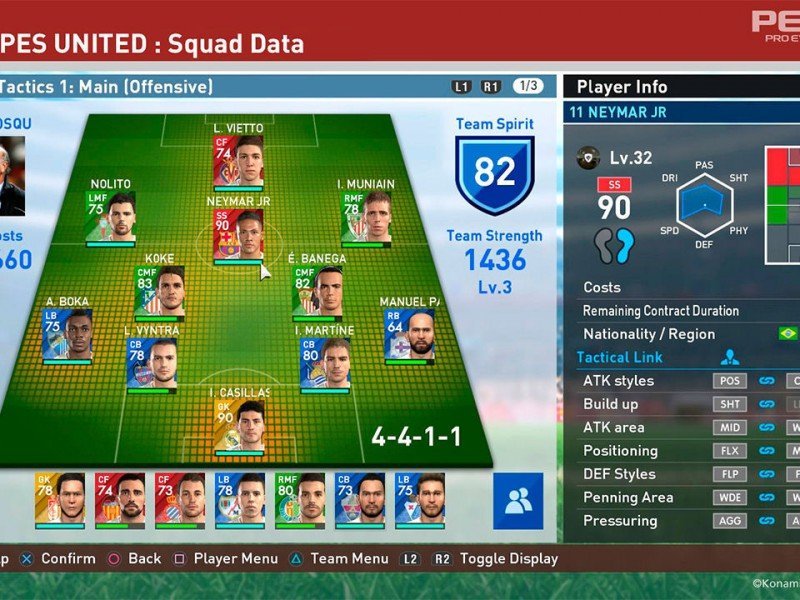Open the Tactical Link section icon
This screenshot has width=800, height=600.
pos(730,357)
